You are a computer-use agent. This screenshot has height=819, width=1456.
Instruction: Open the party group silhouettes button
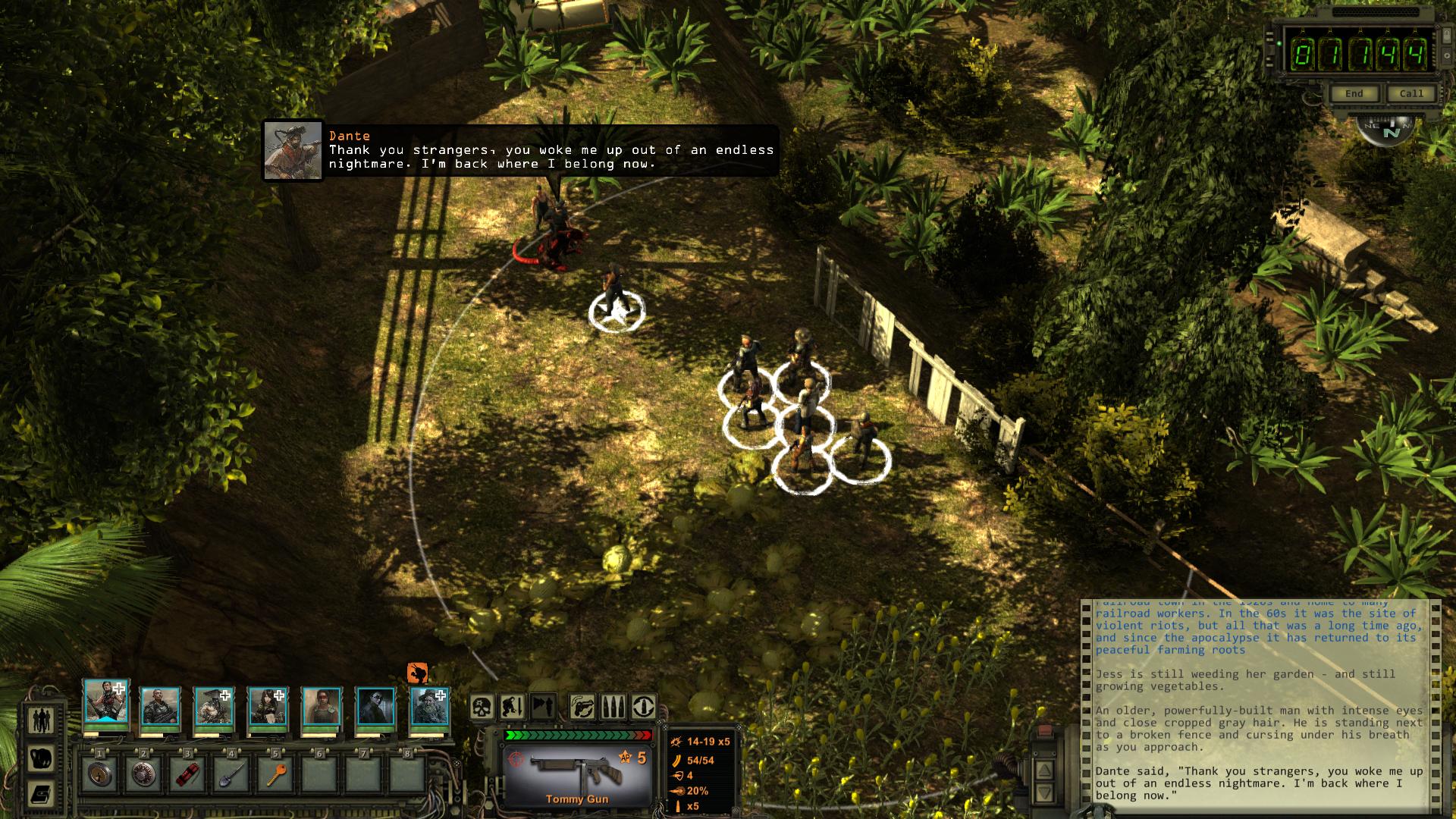tap(41, 719)
